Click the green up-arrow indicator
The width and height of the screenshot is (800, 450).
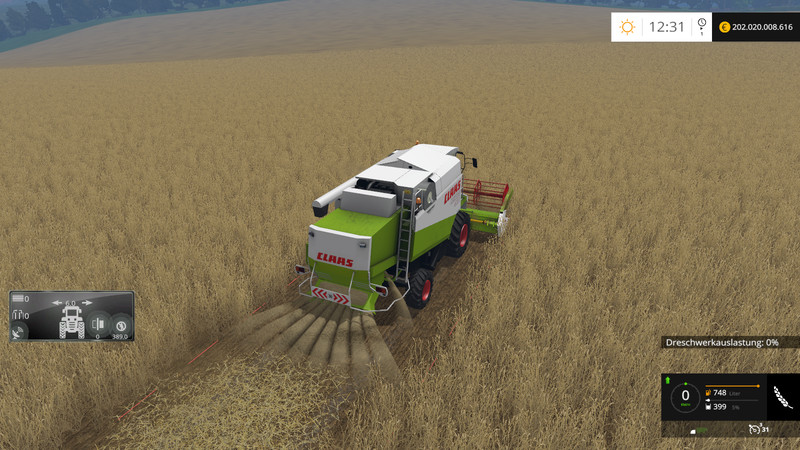pyautogui.click(x=667, y=381)
